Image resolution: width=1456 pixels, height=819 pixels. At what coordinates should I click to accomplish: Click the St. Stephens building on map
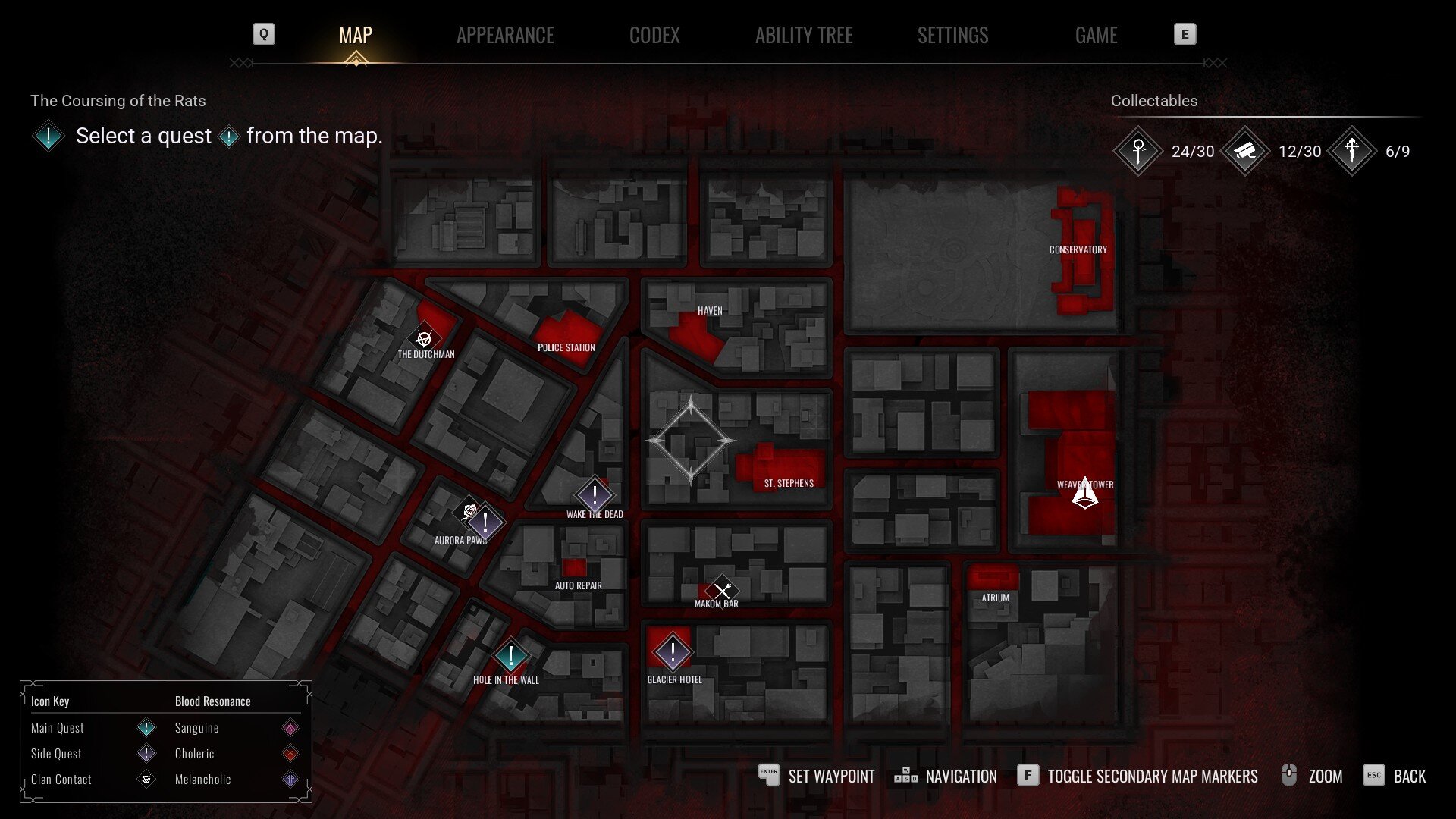[785, 466]
